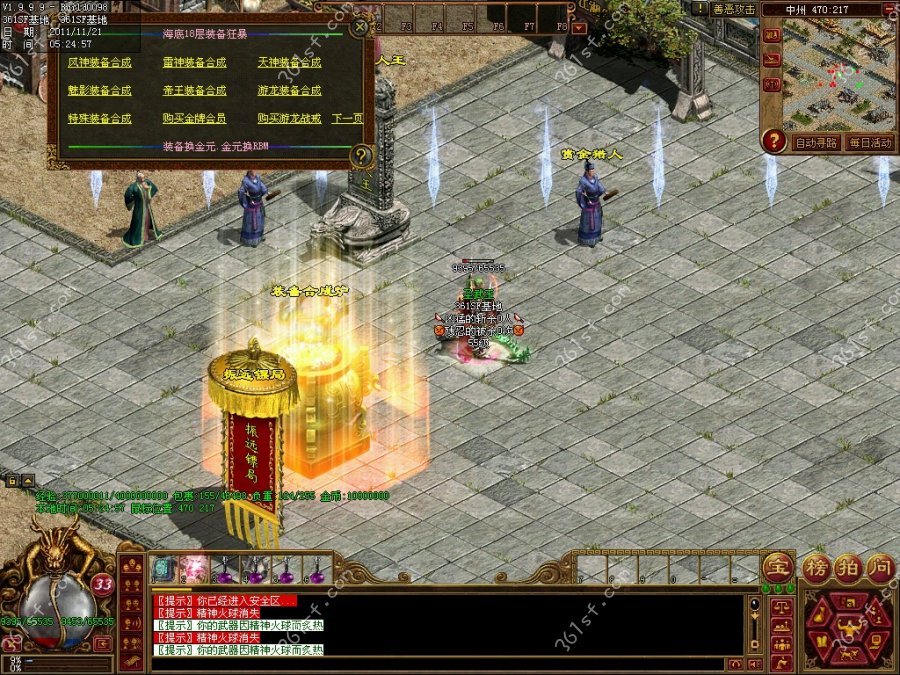Screen dimensions: 900x675
Task: Click the minimap showing 中州
Action: [840, 75]
